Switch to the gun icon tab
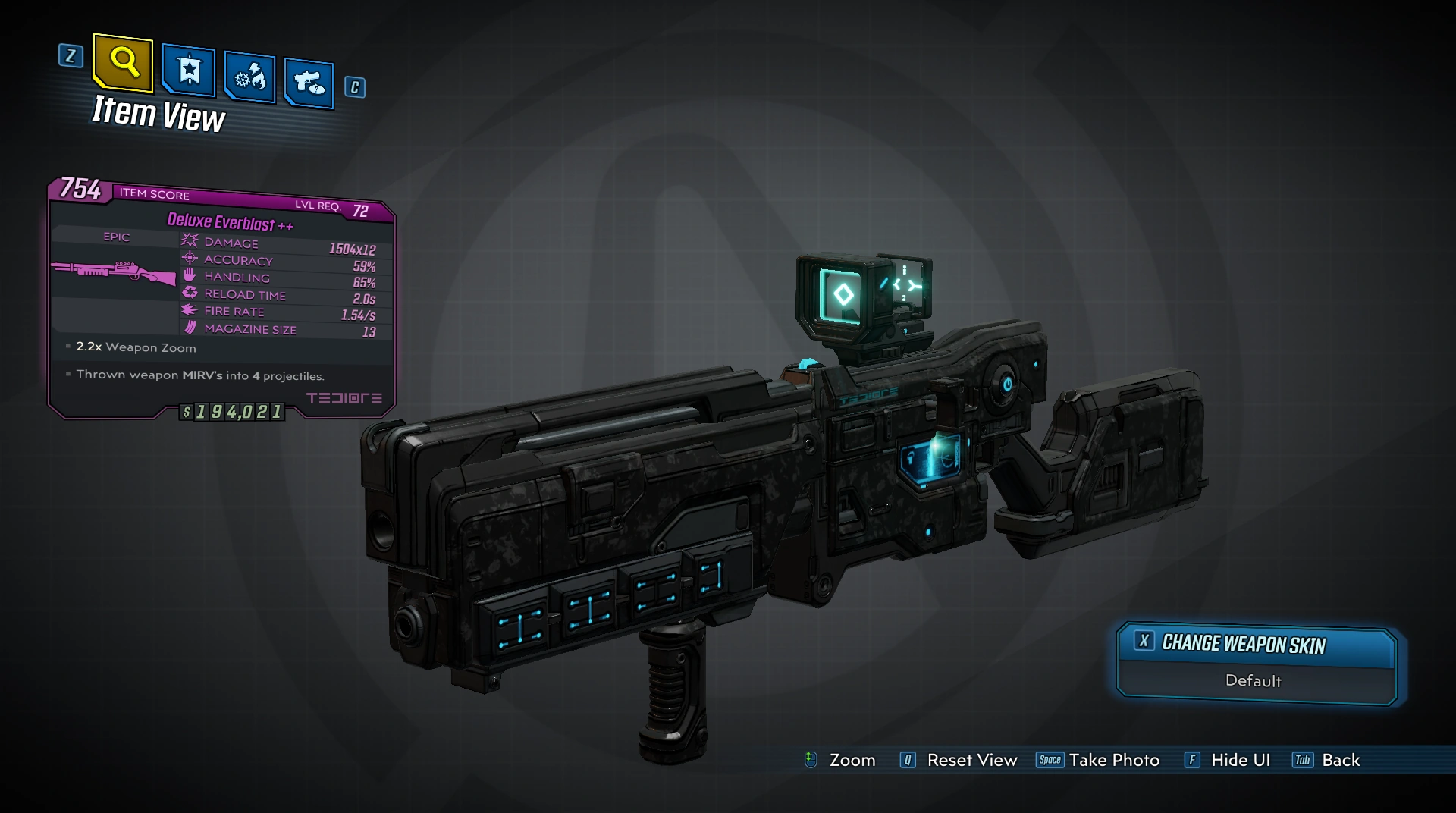 tap(309, 82)
